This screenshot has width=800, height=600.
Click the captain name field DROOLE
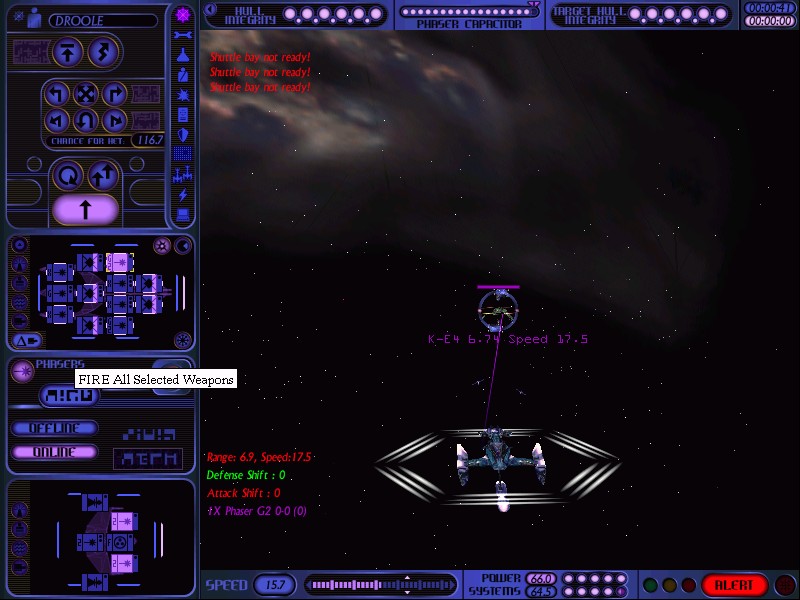click(102, 20)
